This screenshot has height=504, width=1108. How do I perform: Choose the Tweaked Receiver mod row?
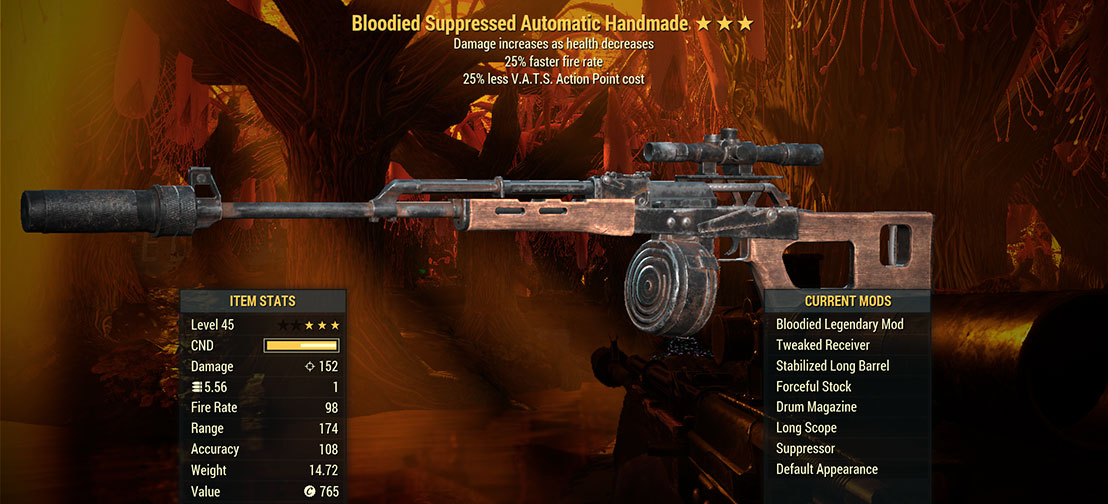click(822, 345)
